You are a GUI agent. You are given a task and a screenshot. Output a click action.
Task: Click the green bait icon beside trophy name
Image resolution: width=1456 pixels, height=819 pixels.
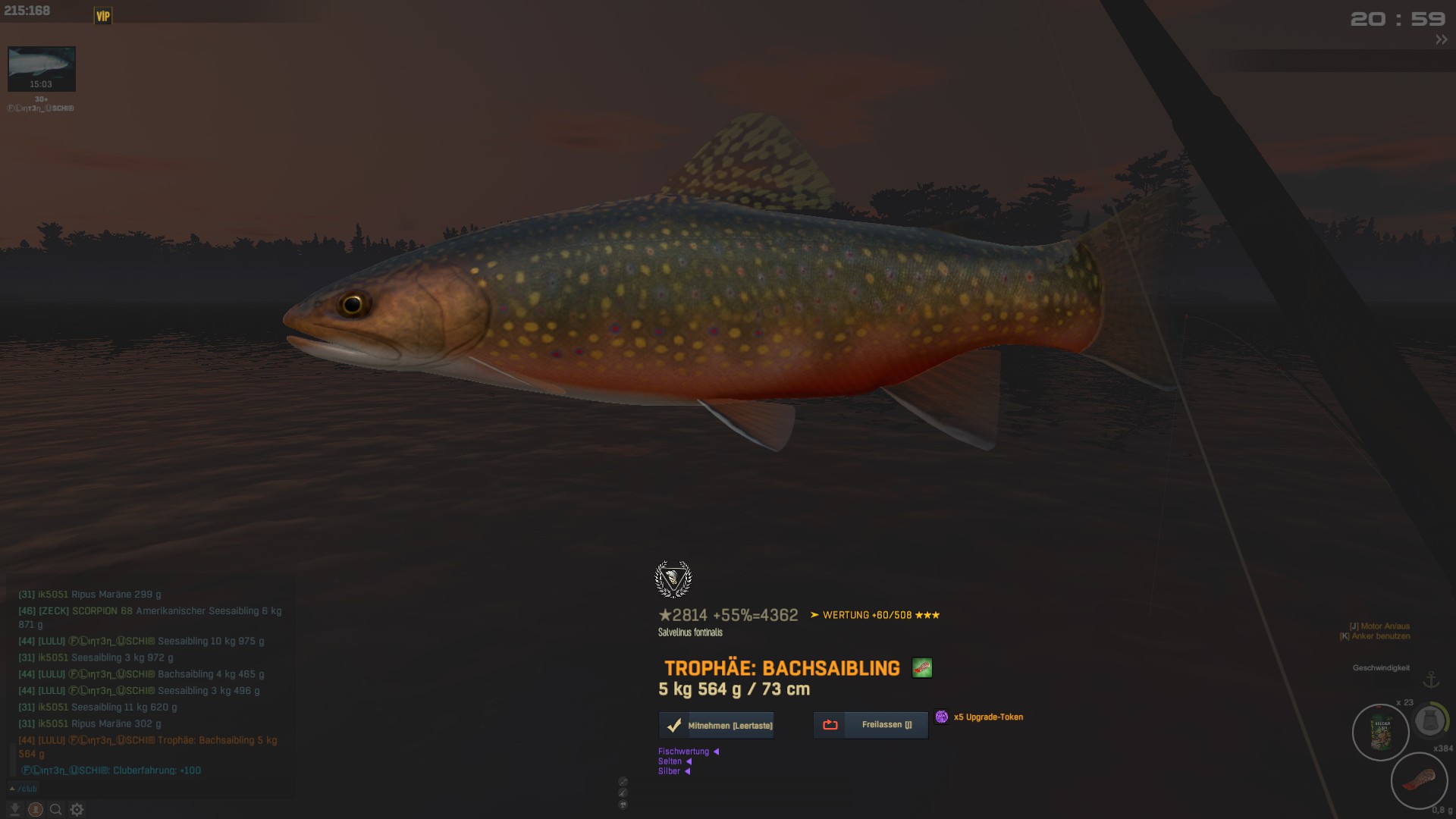tap(921, 668)
